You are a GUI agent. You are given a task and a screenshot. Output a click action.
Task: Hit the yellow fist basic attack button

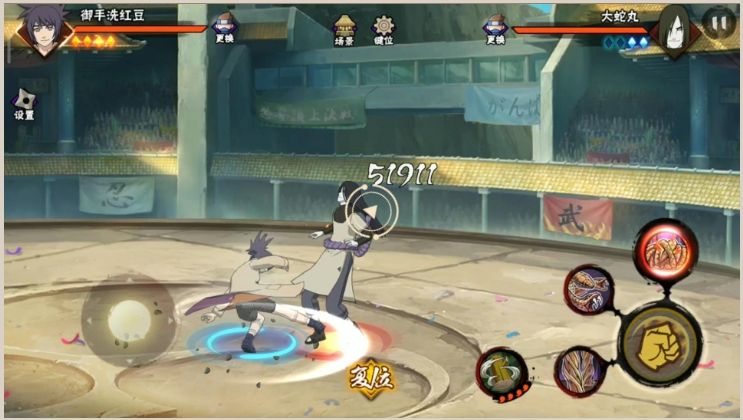coord(660,337)
